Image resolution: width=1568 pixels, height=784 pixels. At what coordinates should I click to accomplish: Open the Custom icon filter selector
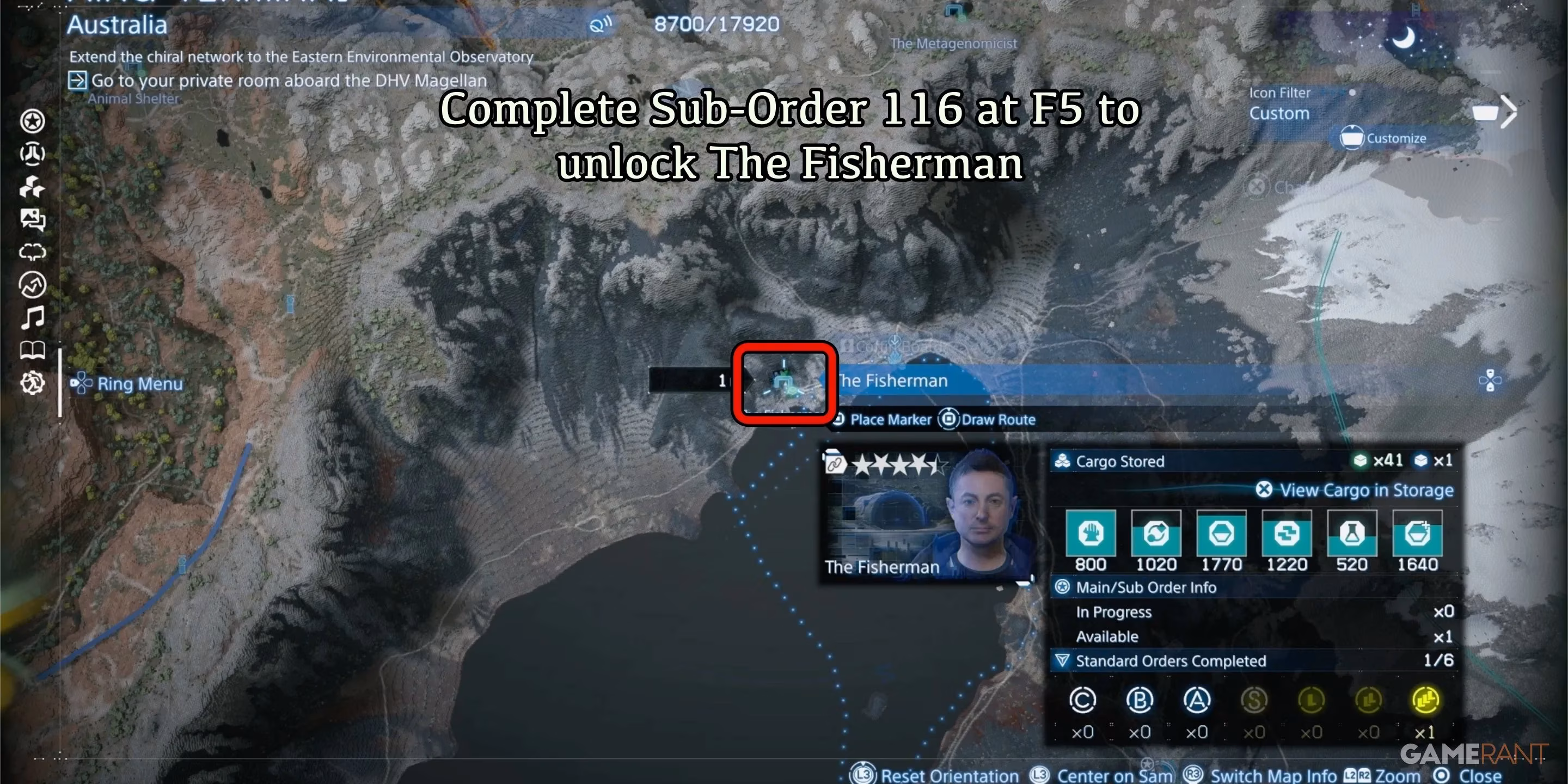click(1280, 113)
